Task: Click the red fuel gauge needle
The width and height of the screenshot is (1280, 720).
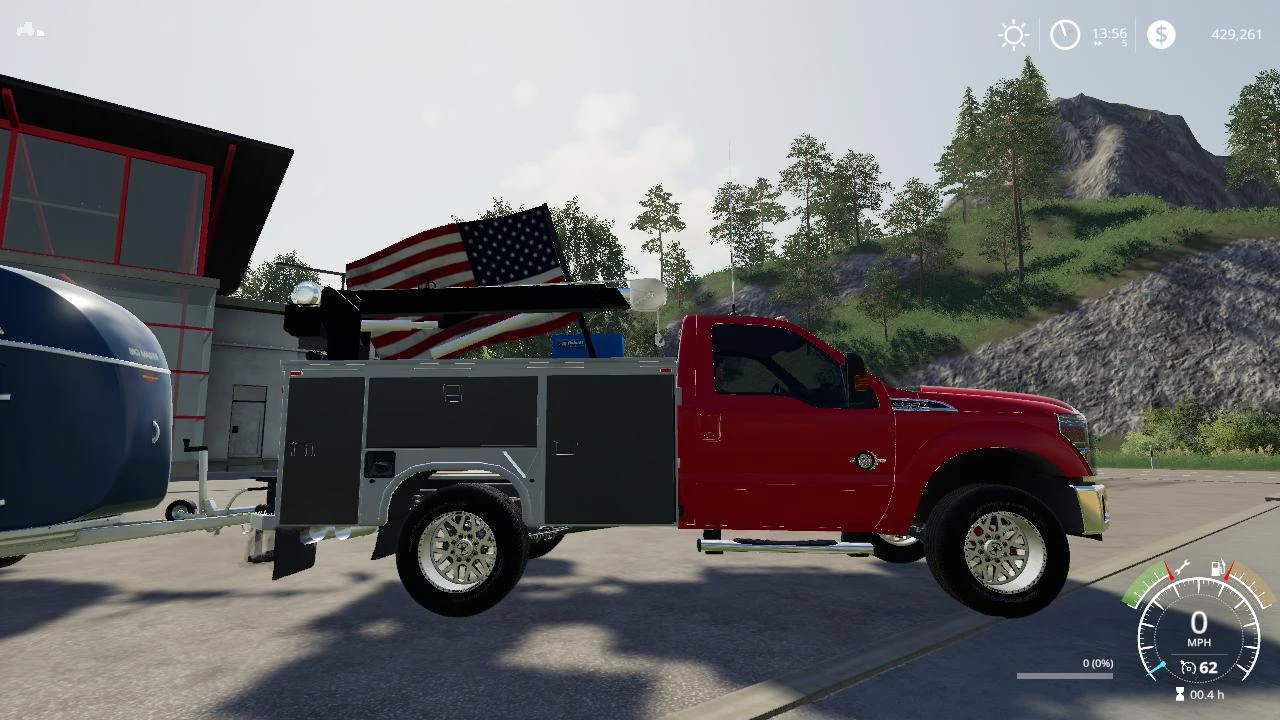Action: (1228, 570)
